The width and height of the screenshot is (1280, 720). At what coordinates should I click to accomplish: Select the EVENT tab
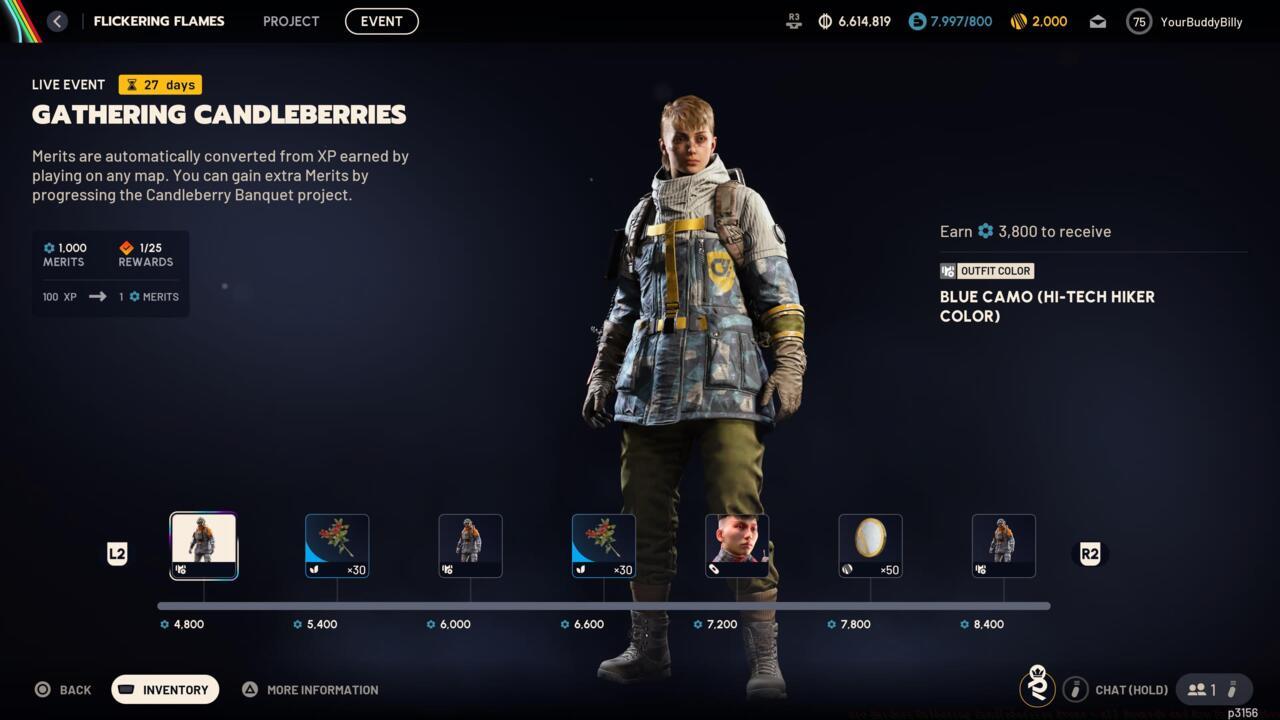pyautogui.click(x=381, y=21)
